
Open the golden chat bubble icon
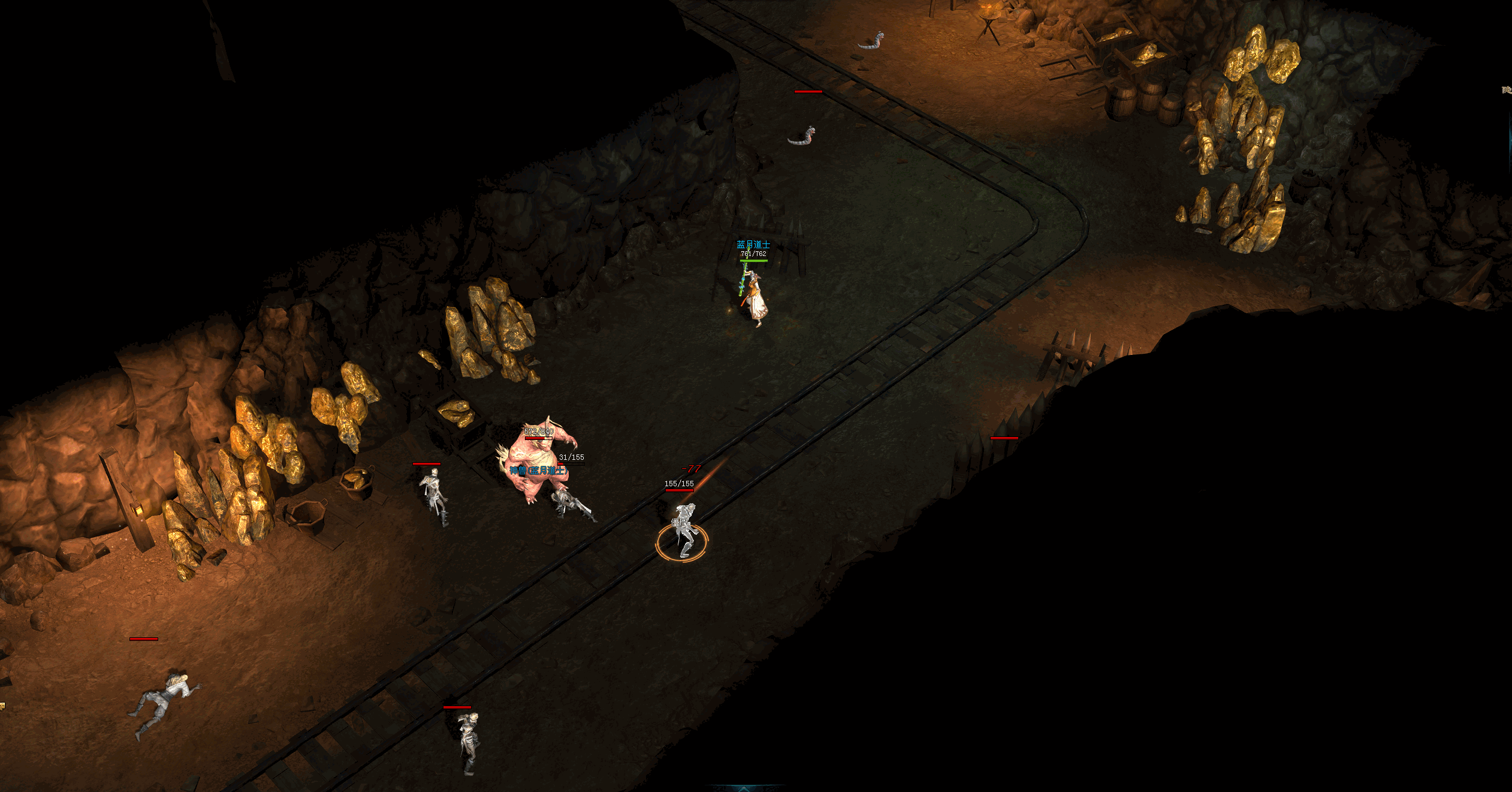[x=2, y=706]
